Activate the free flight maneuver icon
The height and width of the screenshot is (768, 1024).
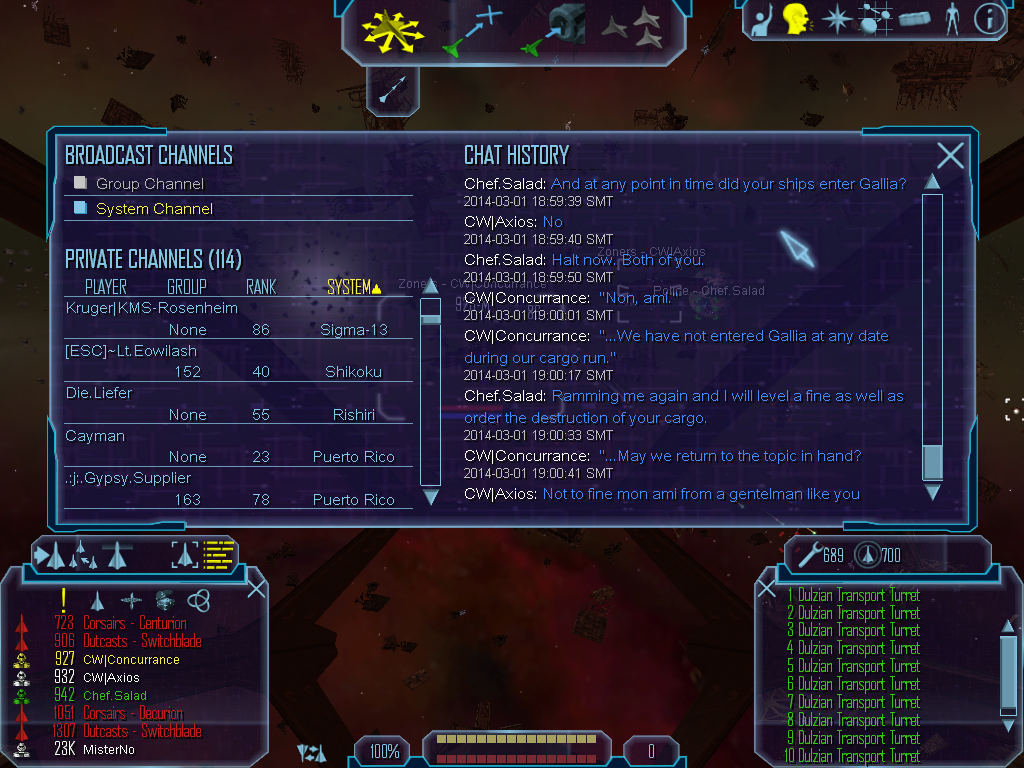pyautogui.click(x=394, y=29)
